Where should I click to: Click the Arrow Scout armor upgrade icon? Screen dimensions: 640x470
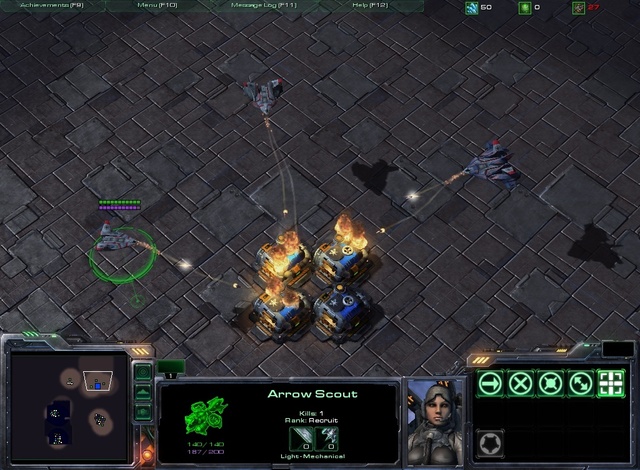330,437
